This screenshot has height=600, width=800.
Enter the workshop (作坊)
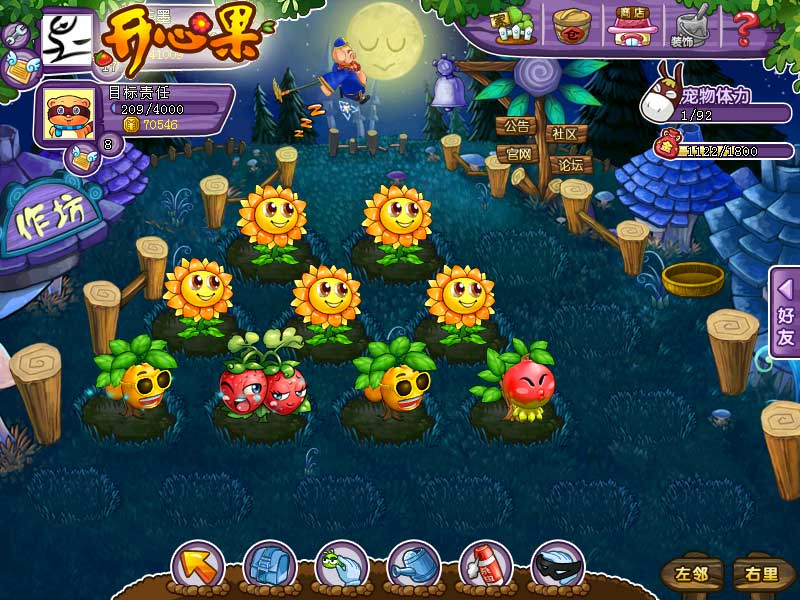52,218
